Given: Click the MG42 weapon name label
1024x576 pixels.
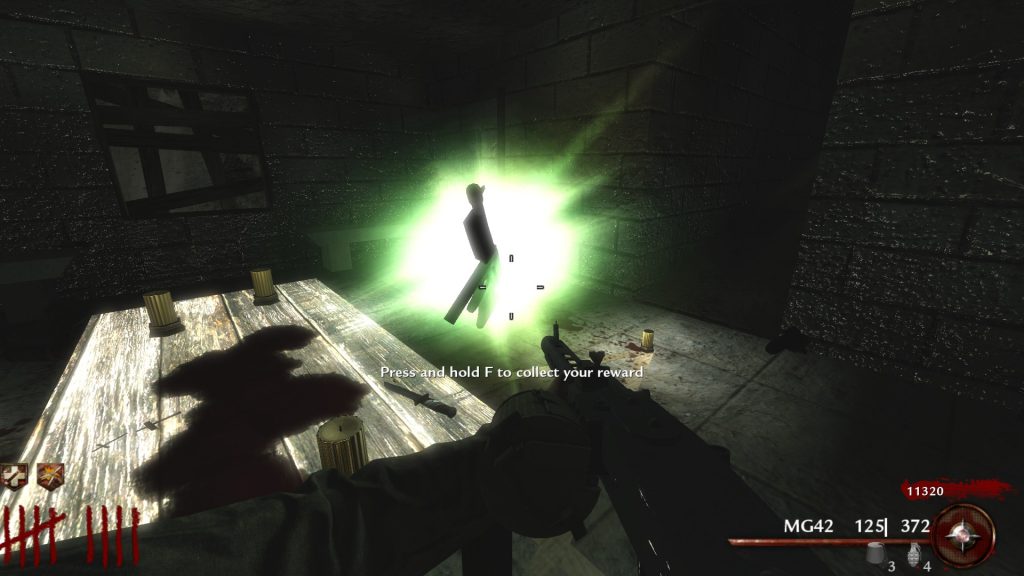Looking at the screenshot, I should point(807,526).
